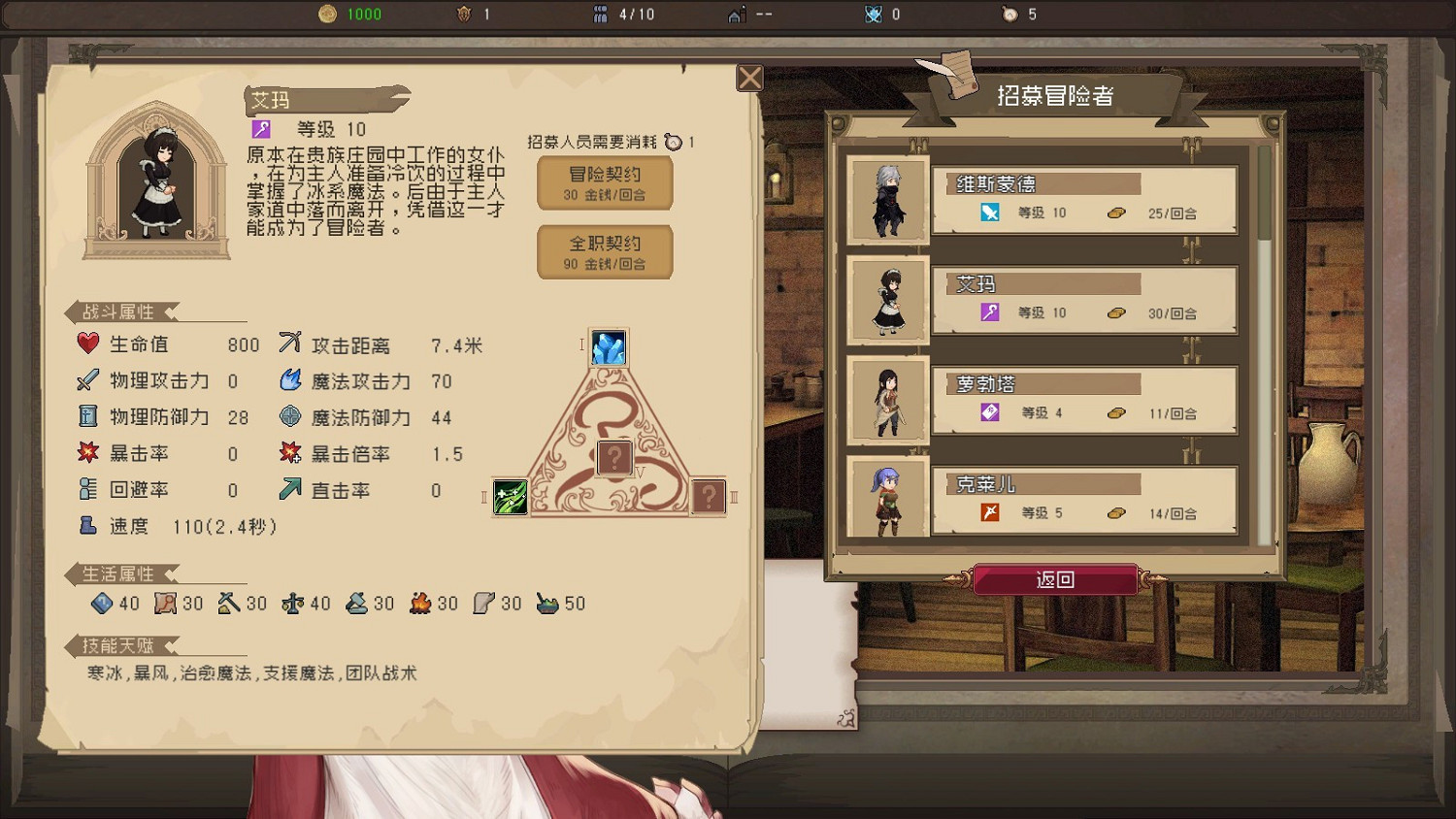Screen dimensions: 1456x819
Task: Expand the 技能天赋 section banner
Action: [x=118, y=645]
